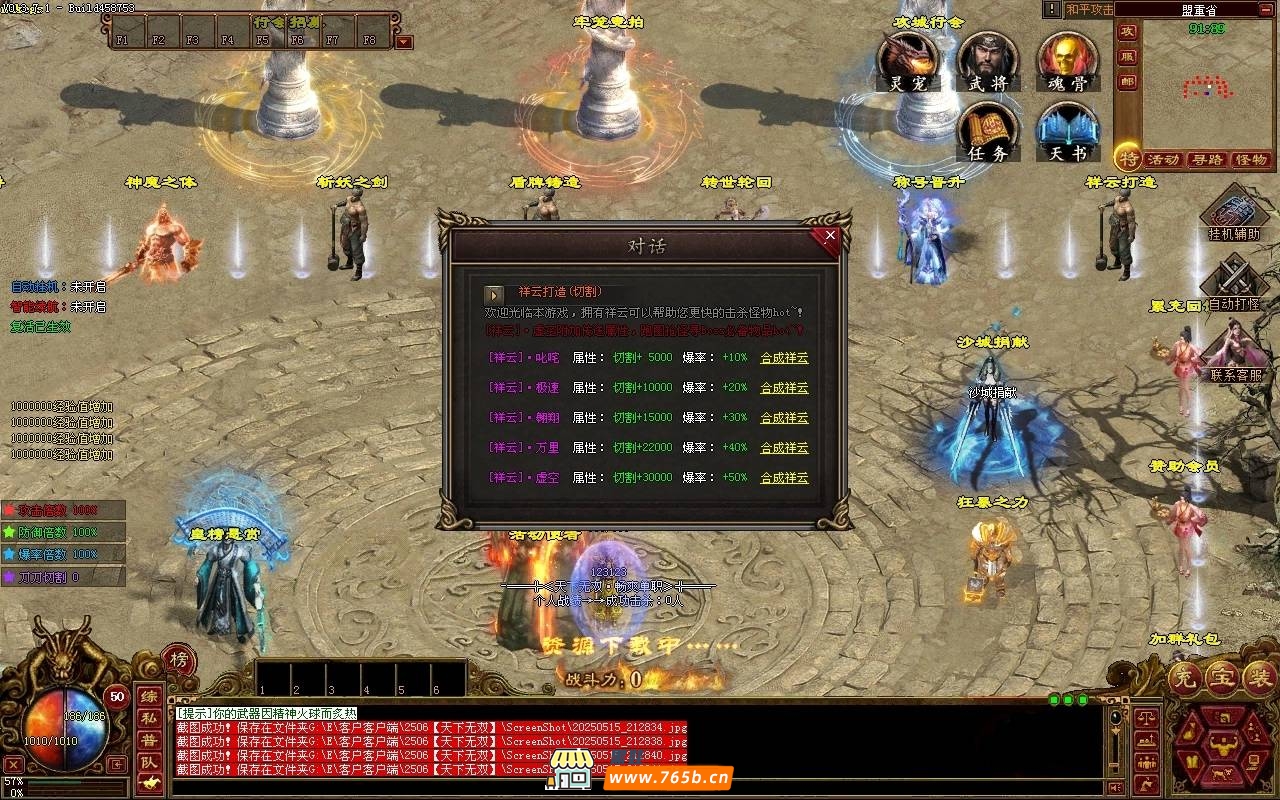Close the 对话 dialogue window
The image size is (1280, 800).
click(x=829, y=237)
